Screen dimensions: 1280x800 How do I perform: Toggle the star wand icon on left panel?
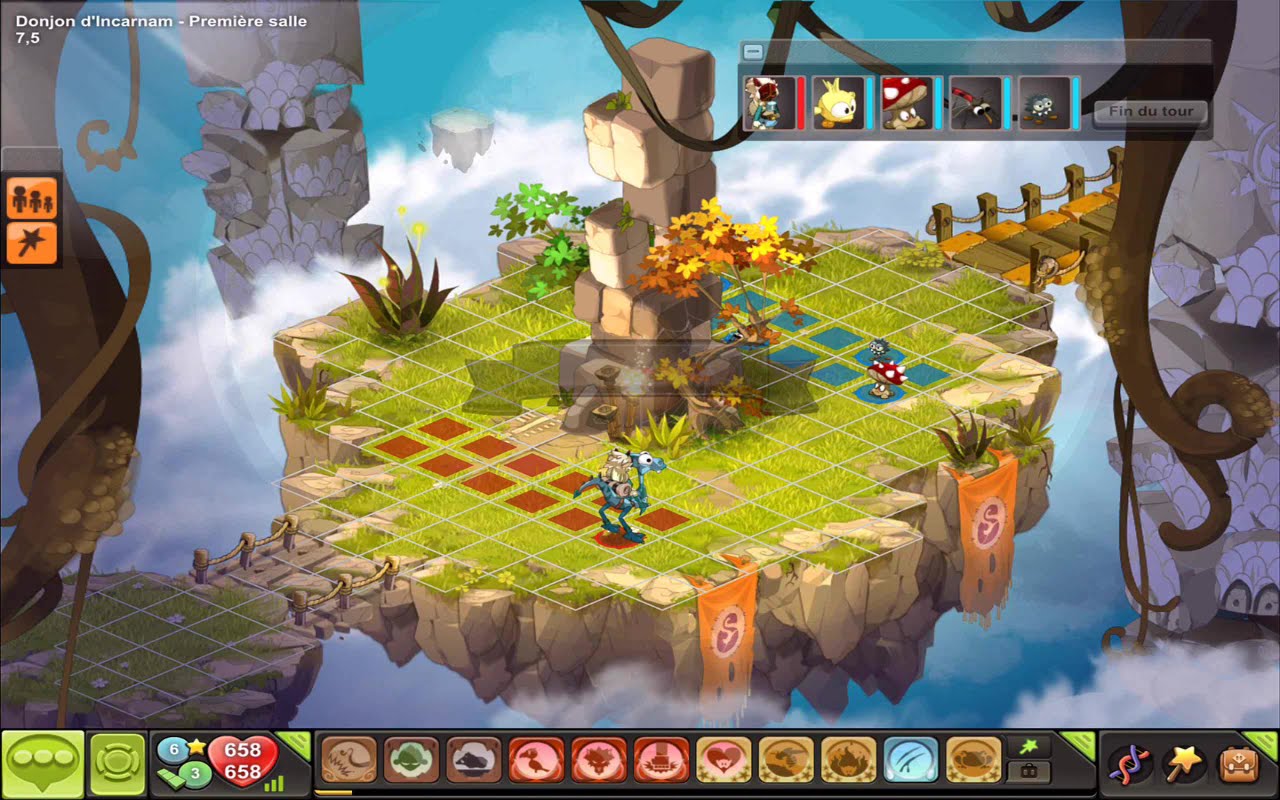(32, 241)
